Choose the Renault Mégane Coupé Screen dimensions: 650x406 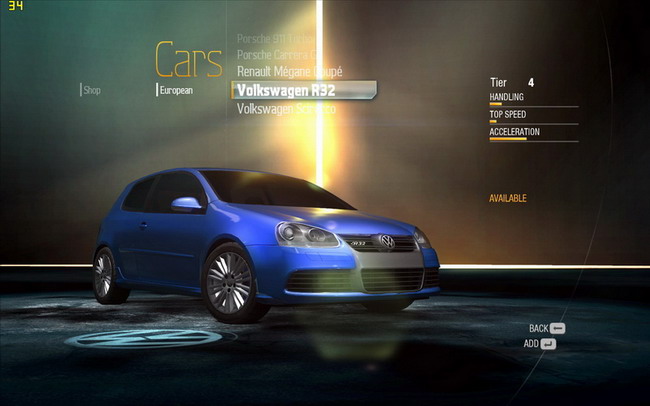point(289,72)
